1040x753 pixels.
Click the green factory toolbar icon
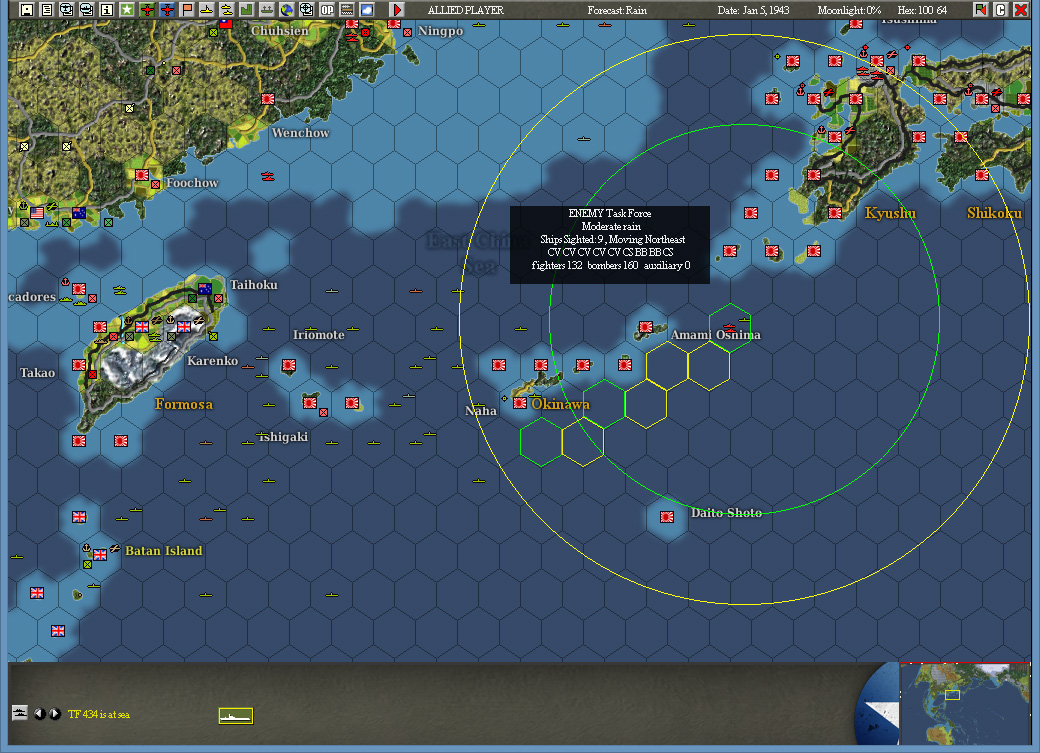point(246,10)
